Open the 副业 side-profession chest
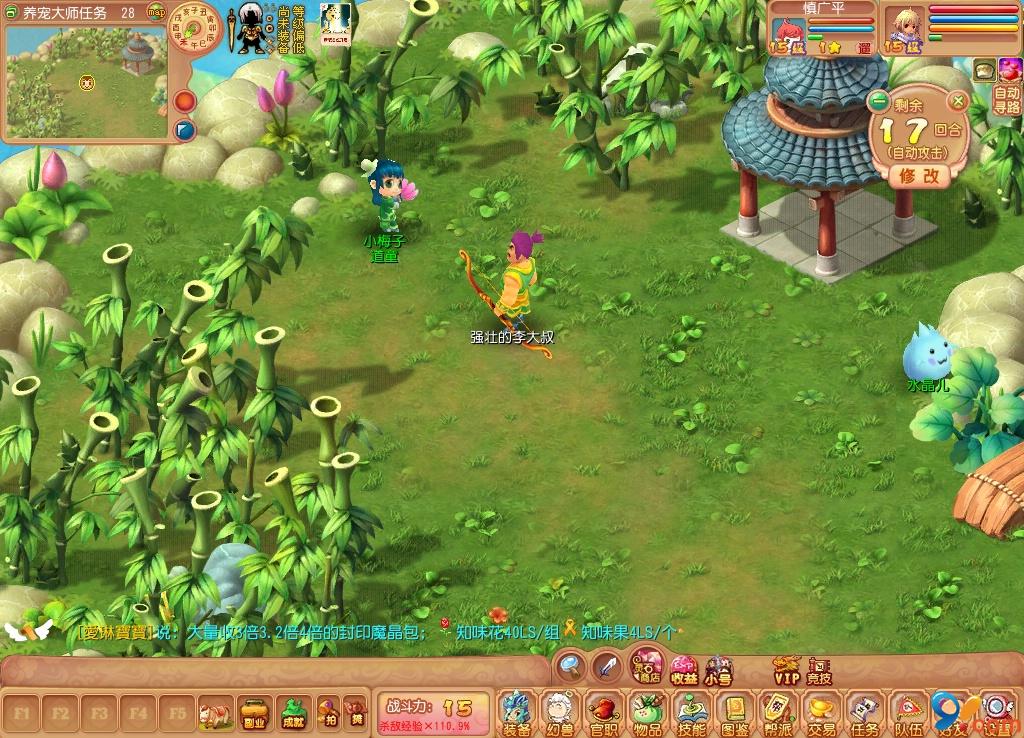1024x738 pixels. click(x=254, y=713)
